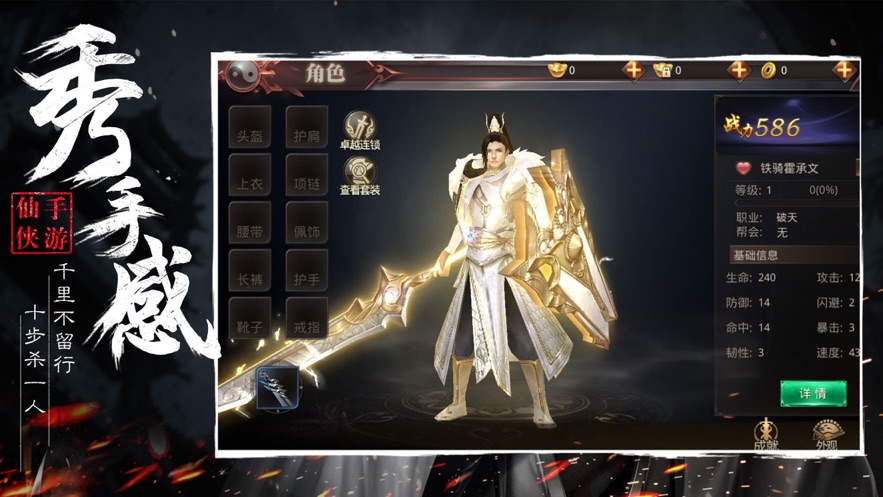Add gold ingots with the plus button
This screenshot has width=883, height=497.
[633, 70]
